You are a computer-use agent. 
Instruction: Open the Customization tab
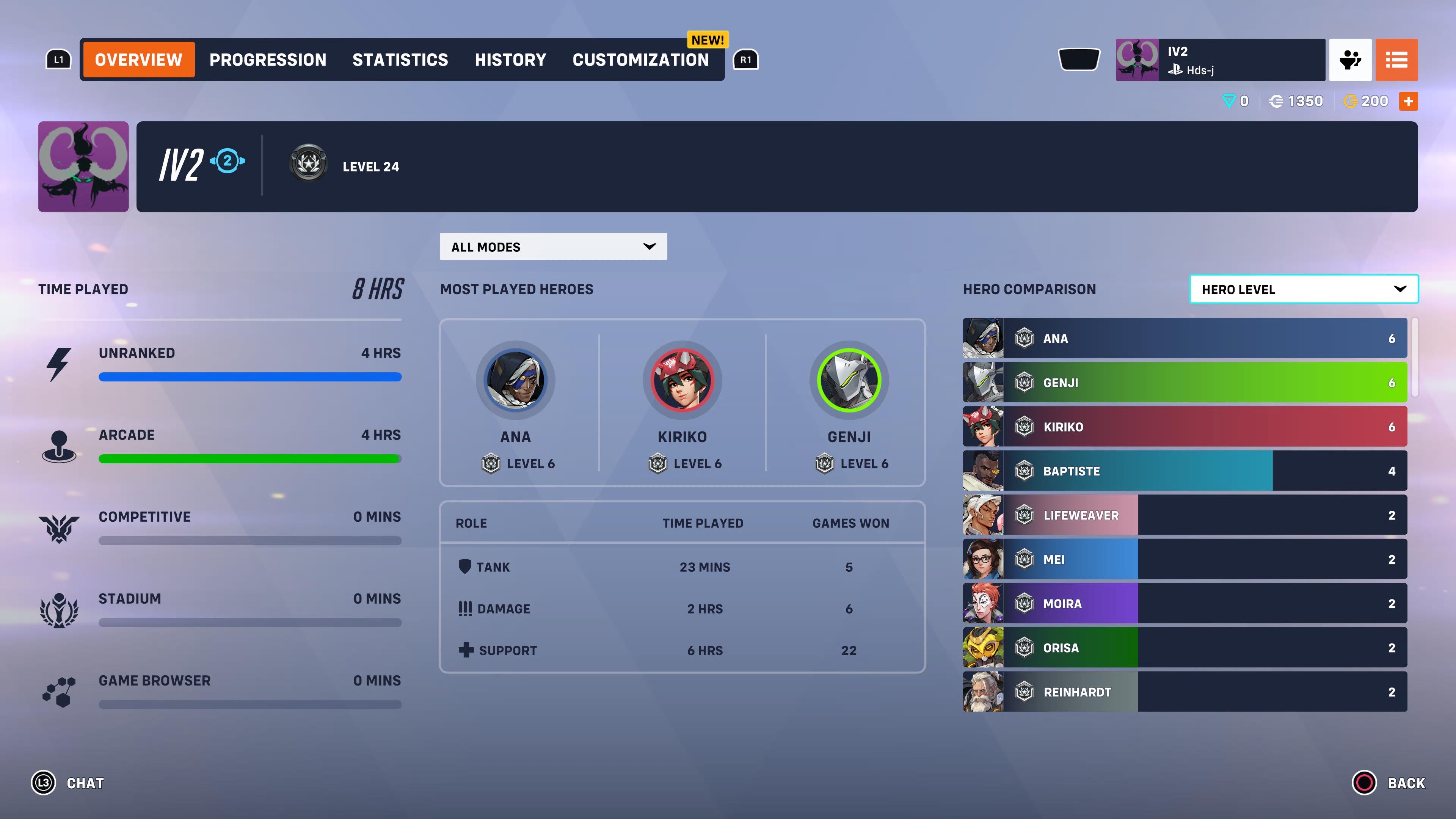pos(640,60)
